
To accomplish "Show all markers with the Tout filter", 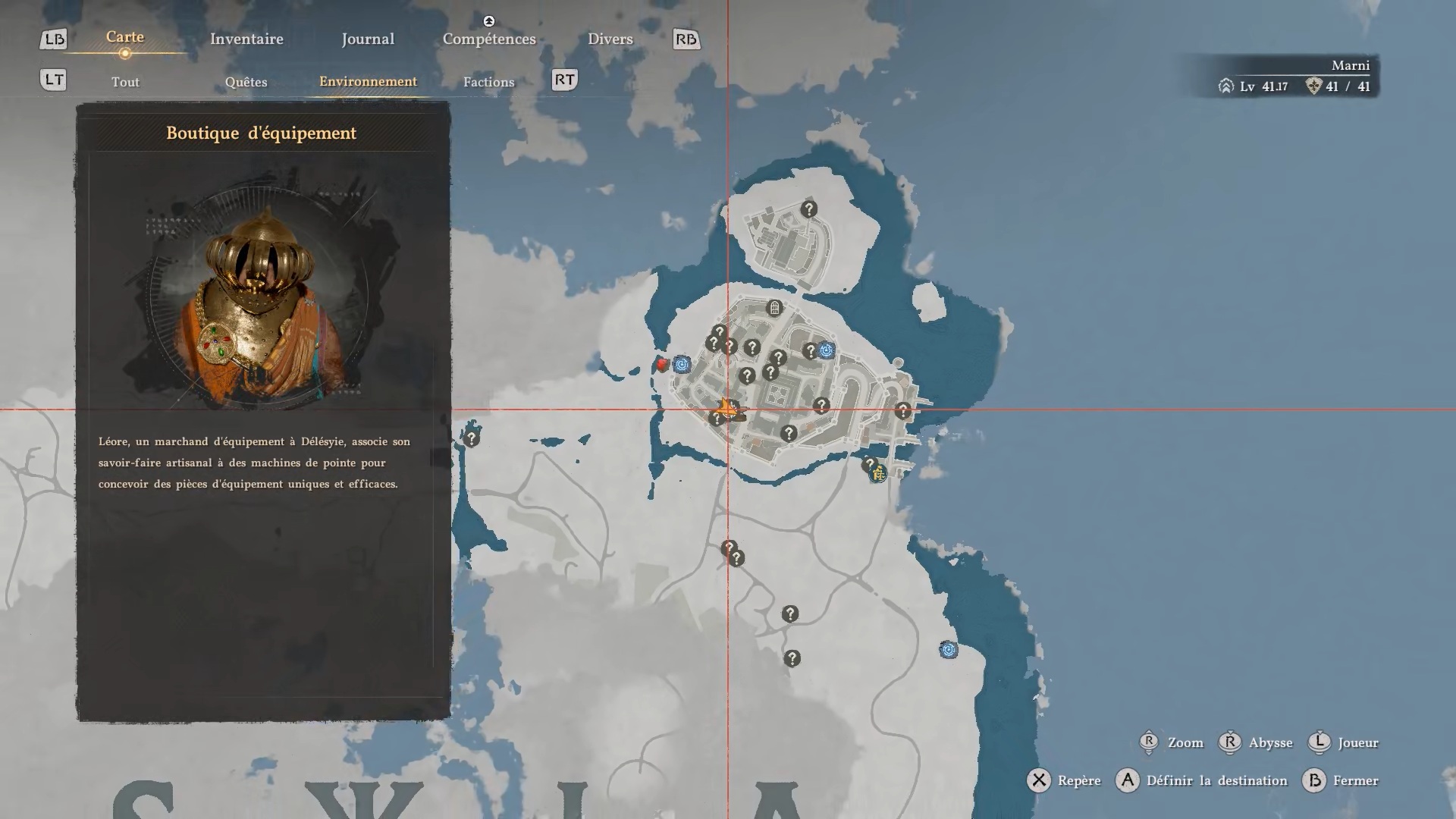I will click(125, 82).
